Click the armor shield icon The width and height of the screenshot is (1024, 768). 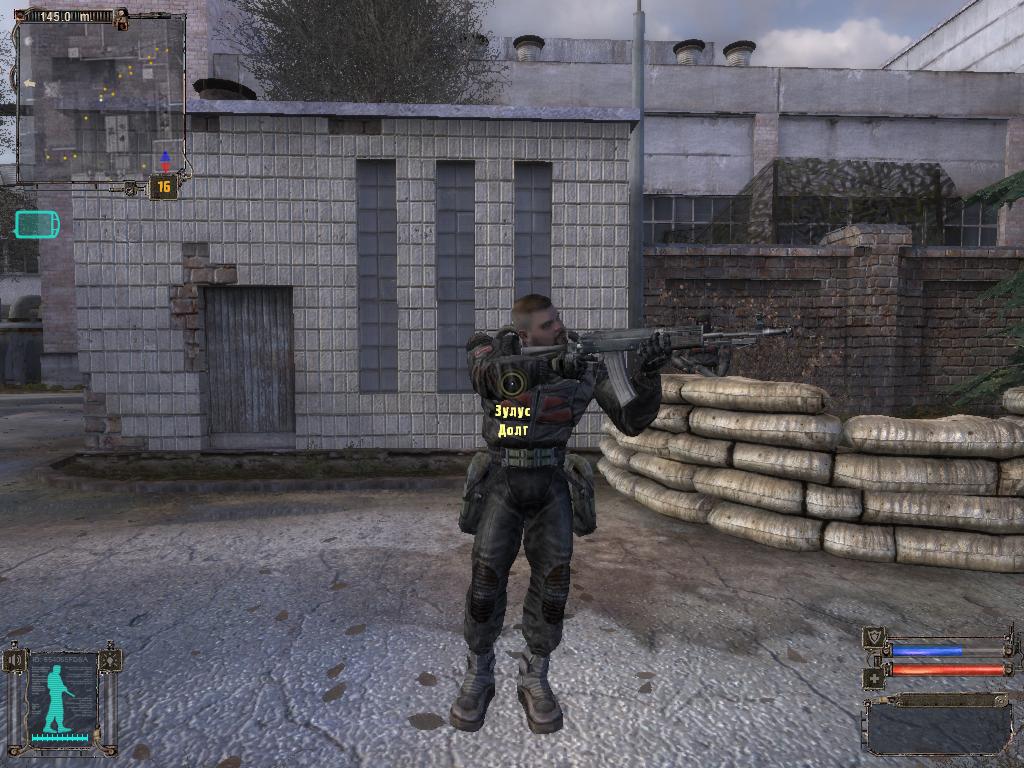874,638
